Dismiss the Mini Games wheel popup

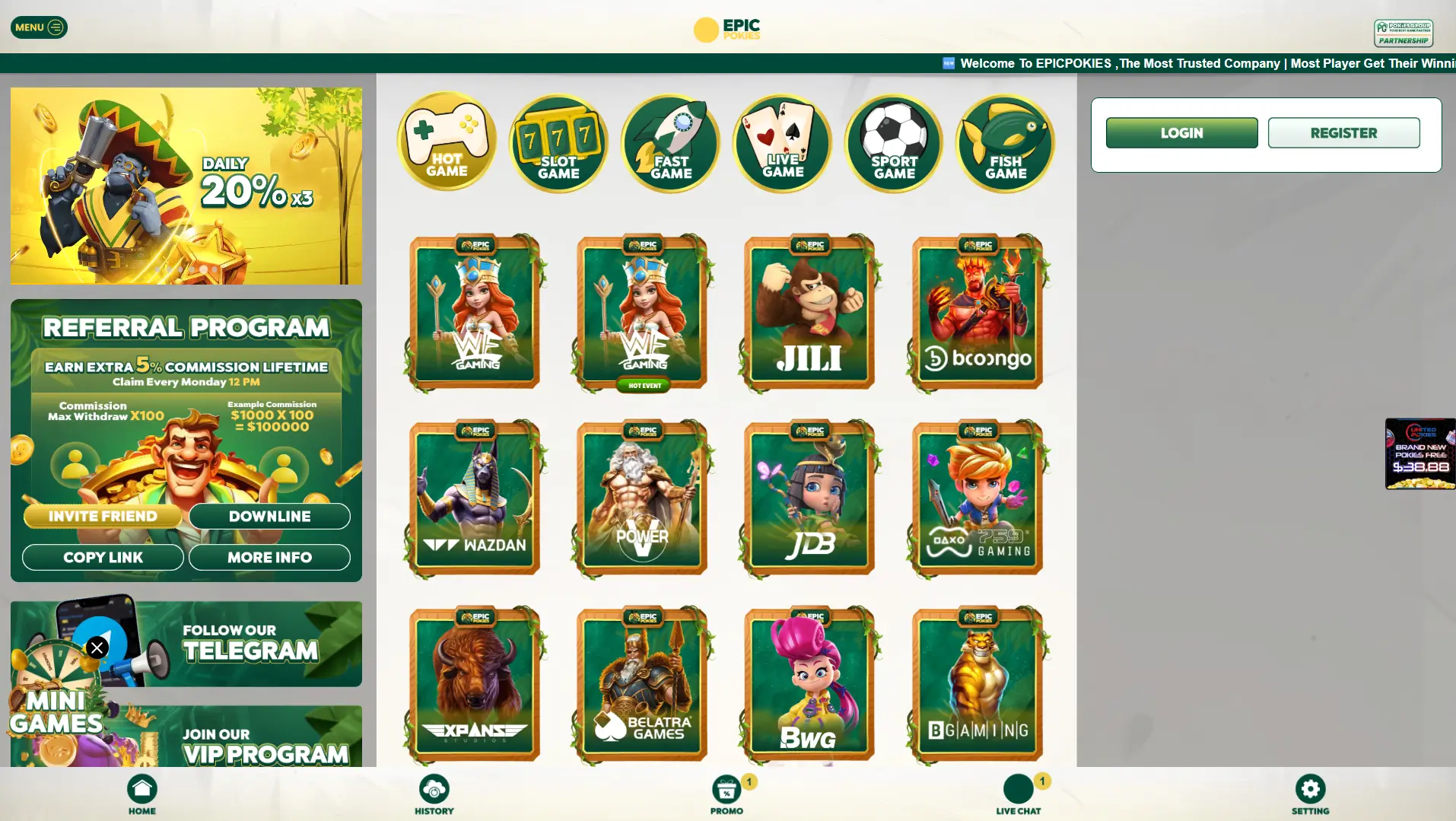97,648
